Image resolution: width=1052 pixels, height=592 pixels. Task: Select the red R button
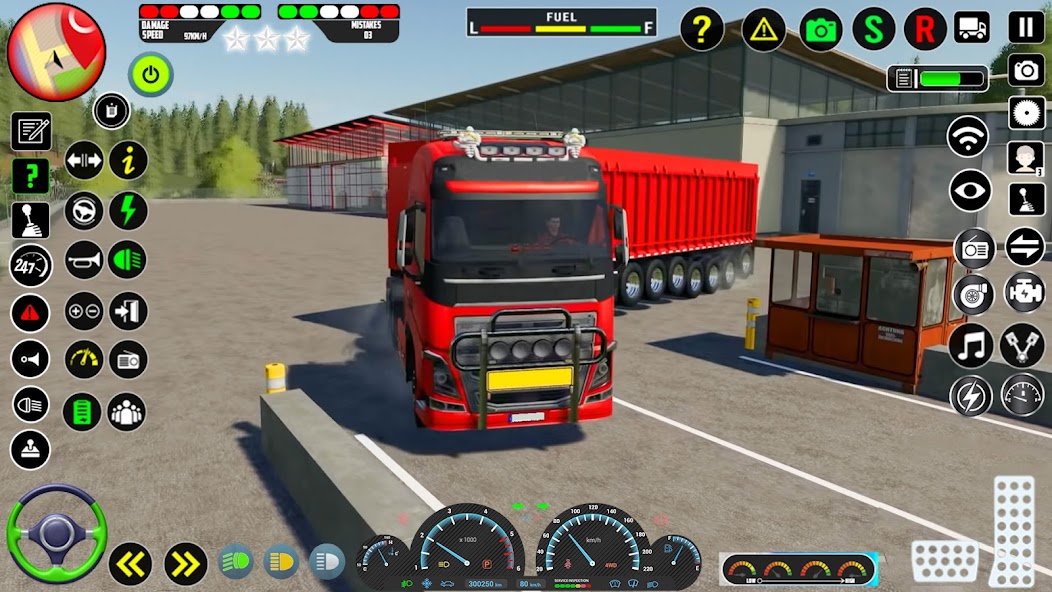pyautogui.click(x=925, y=29)
